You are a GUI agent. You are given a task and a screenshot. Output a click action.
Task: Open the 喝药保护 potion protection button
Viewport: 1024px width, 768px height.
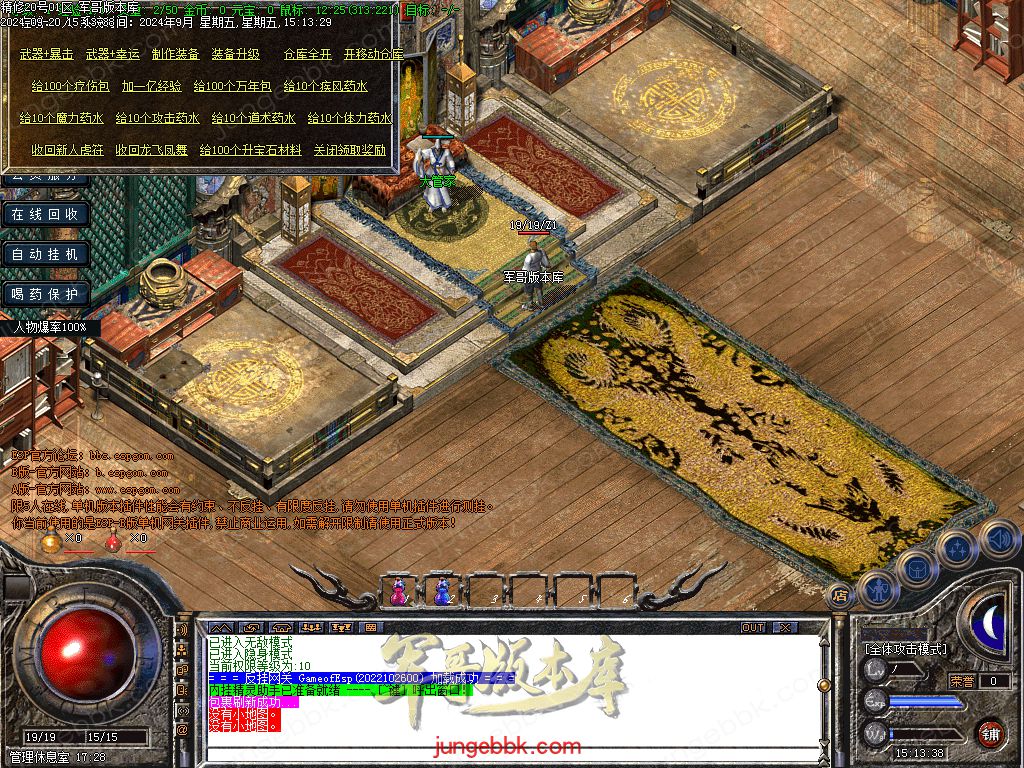[x=45, y=294]
